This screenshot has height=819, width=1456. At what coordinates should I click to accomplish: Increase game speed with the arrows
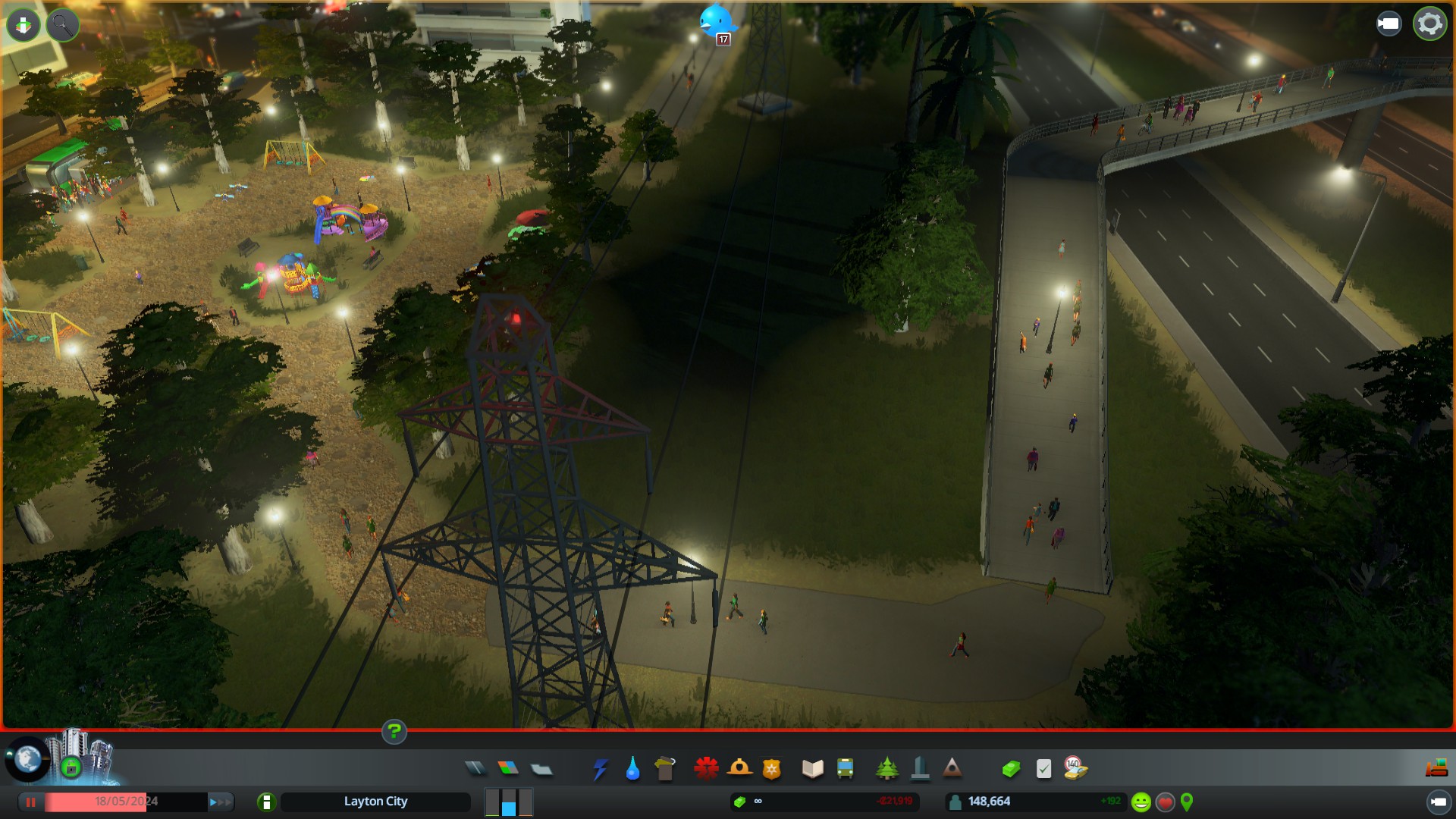pyautogui.click(x=220, y=802)
